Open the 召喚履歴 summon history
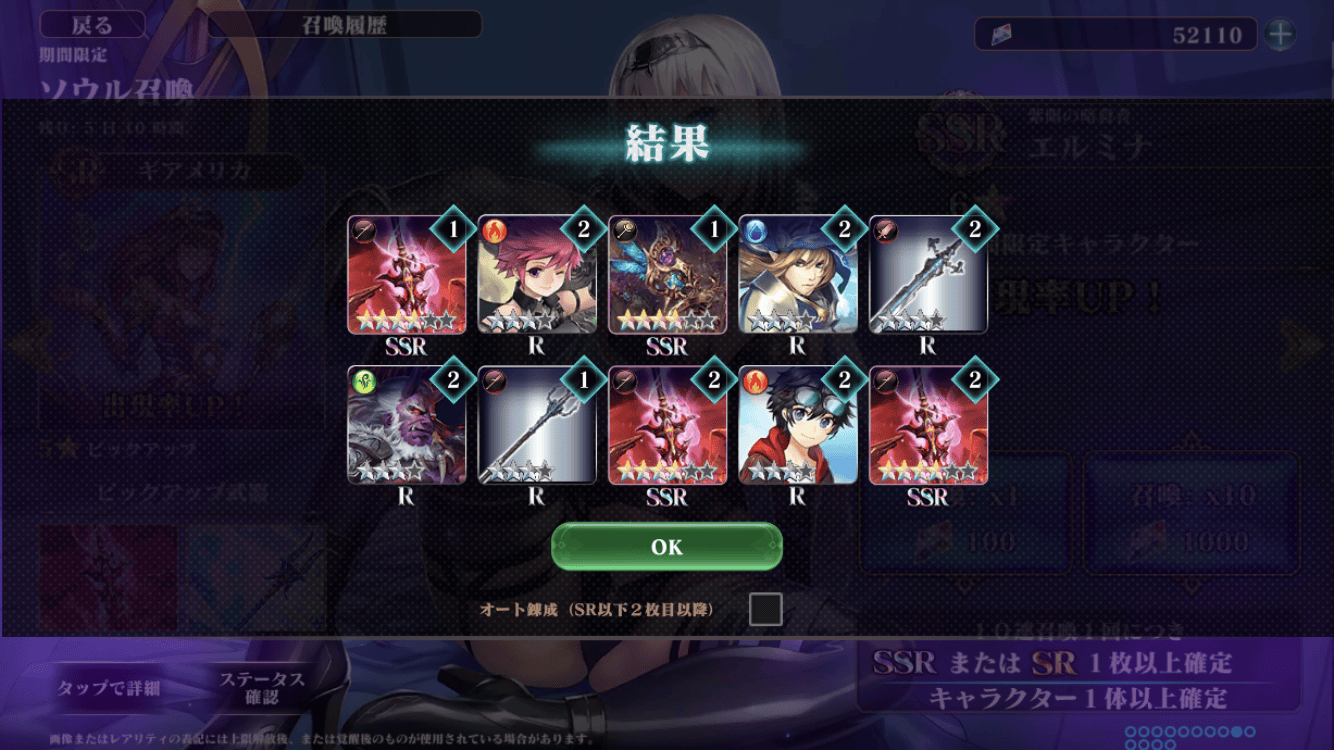The width and height of the screenshot is (1334, 750). click(x=345, y=25)
